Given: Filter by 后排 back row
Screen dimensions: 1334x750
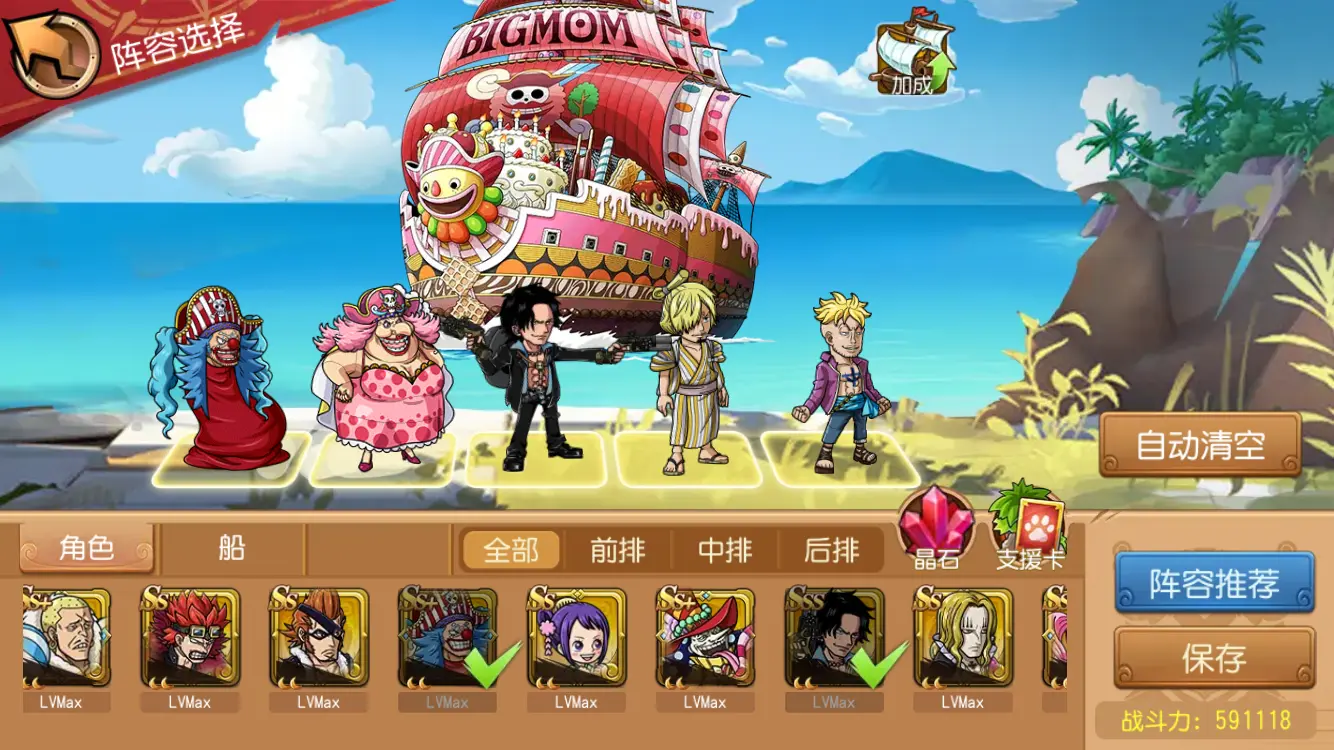Looking at the screenshot, I should (832, 550).
